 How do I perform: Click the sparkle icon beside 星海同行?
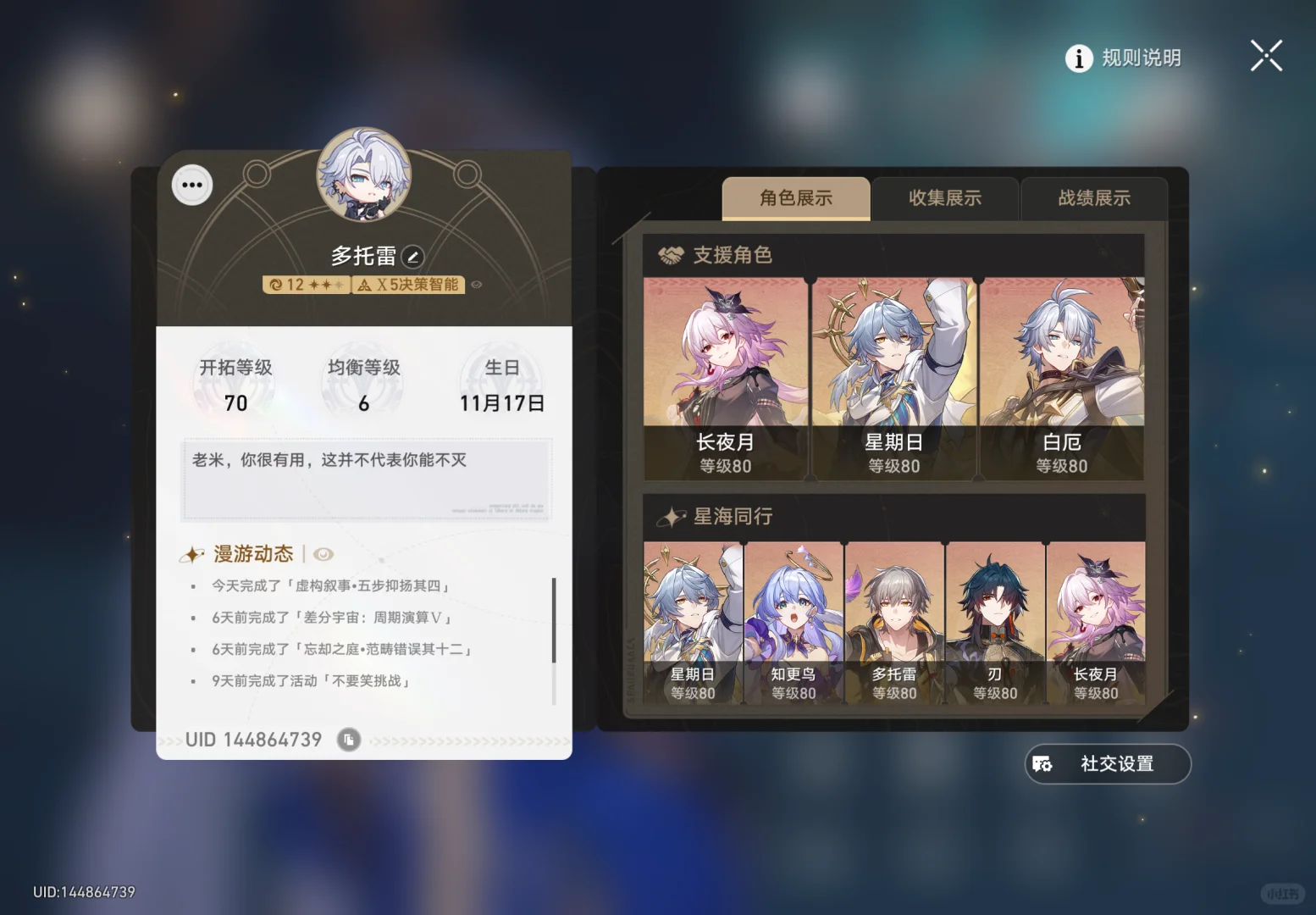click(673, 515)
